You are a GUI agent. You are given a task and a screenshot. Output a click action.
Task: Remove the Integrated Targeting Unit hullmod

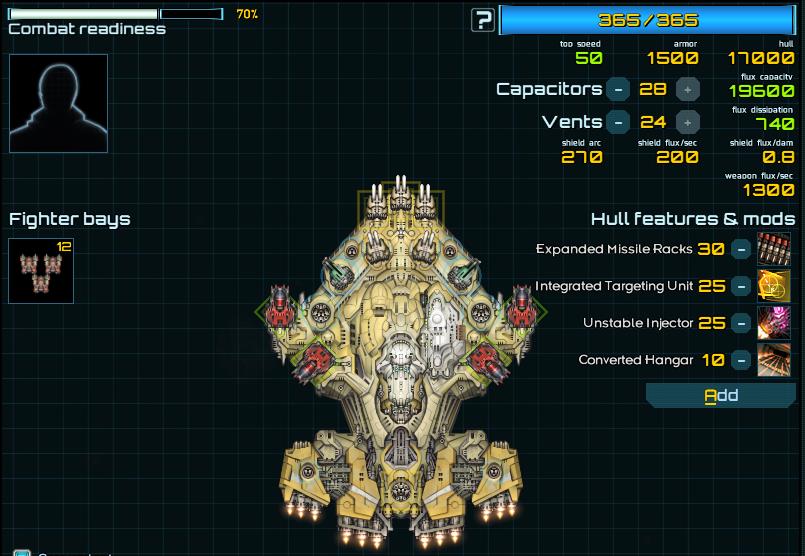[741, 286]
